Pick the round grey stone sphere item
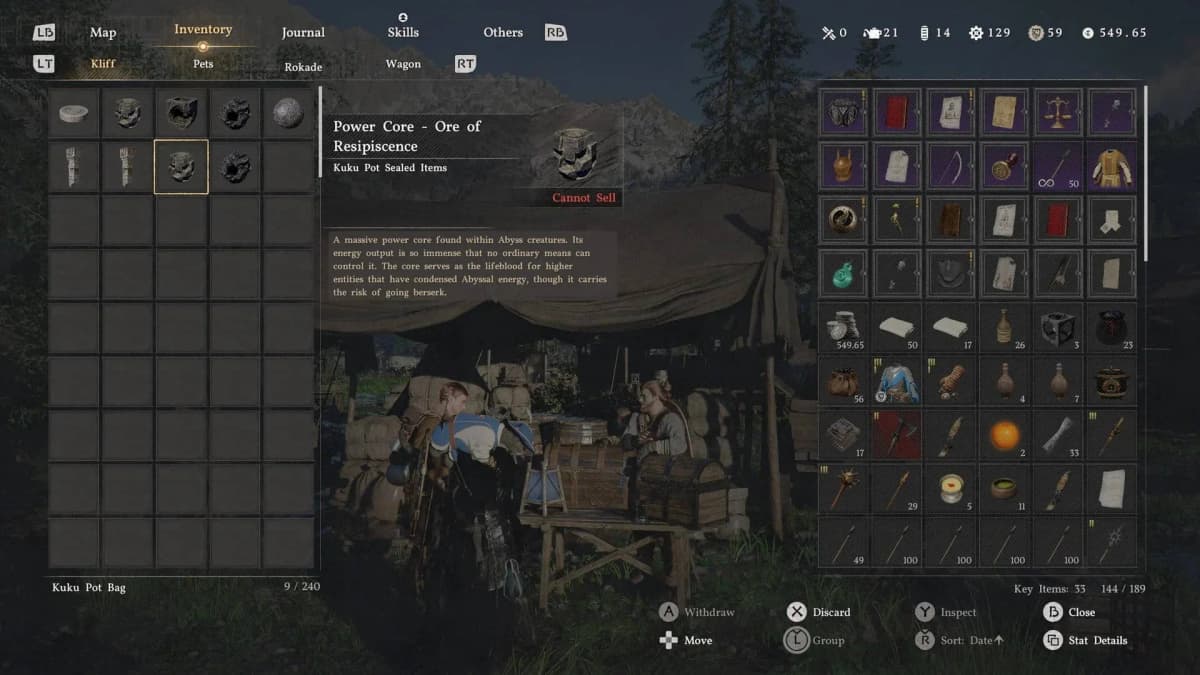1200x675 pixels. (x=288, y=113)
